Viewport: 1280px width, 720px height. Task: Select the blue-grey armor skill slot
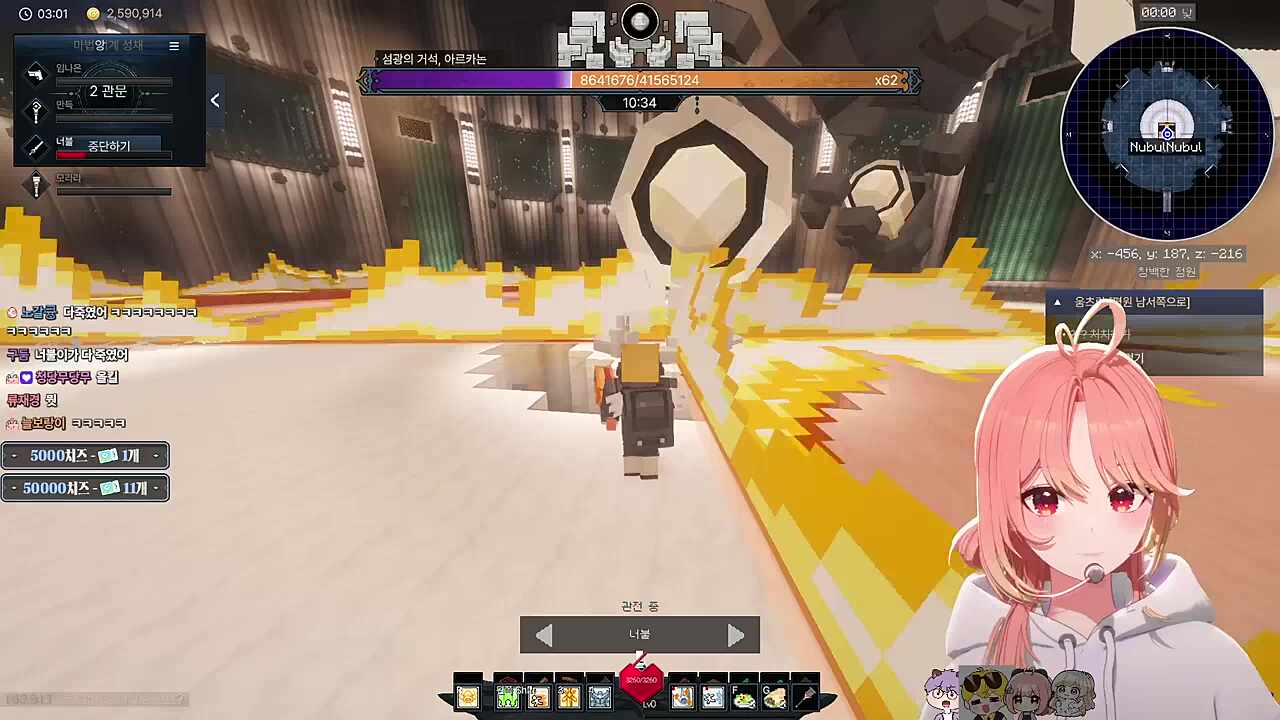[600, 697]
